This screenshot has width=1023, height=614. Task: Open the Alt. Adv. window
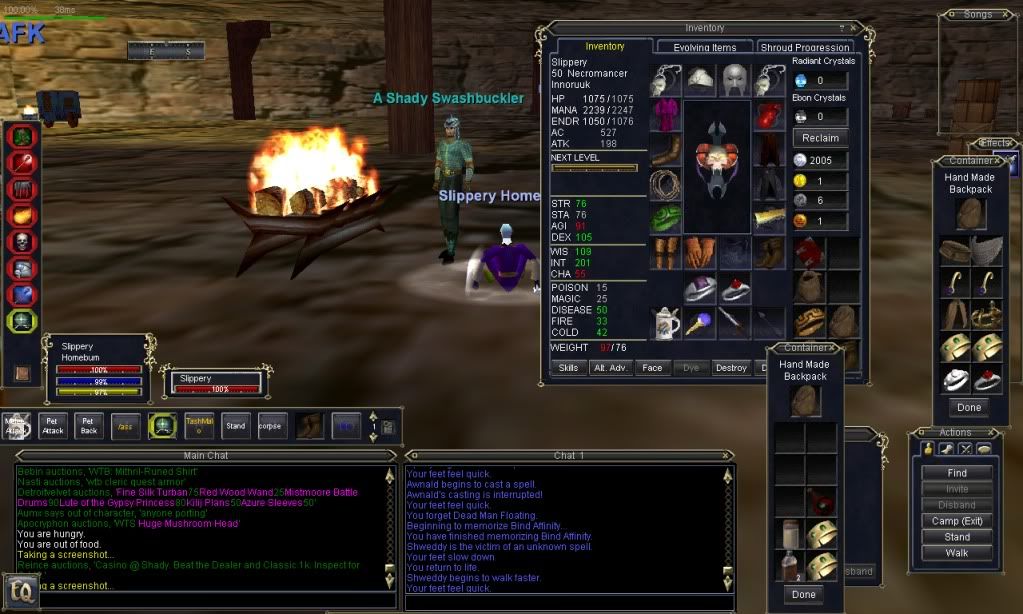click(x=609, y=368)
